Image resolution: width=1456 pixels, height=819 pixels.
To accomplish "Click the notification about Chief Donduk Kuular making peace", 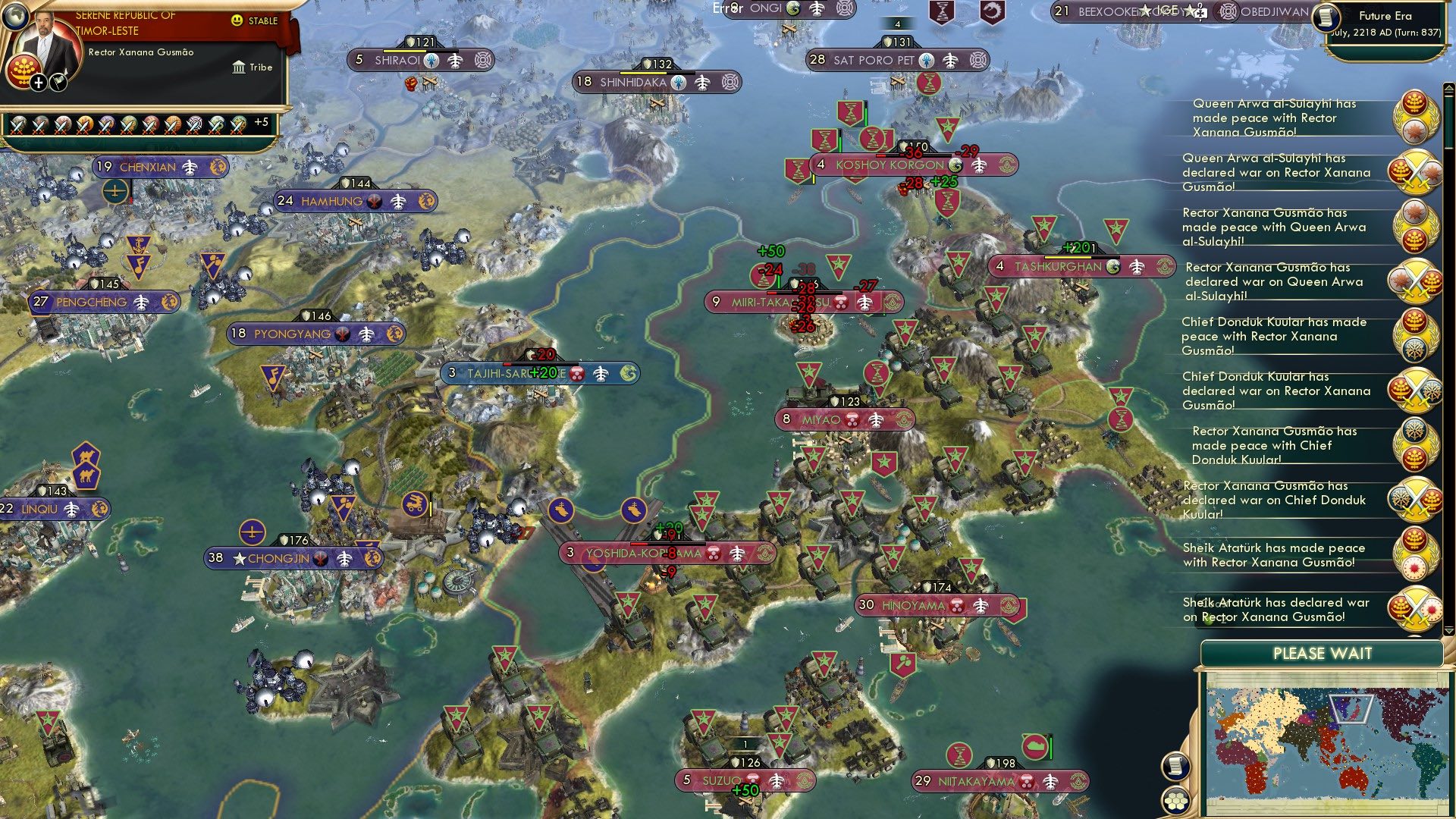I will tap(1272, 335).
